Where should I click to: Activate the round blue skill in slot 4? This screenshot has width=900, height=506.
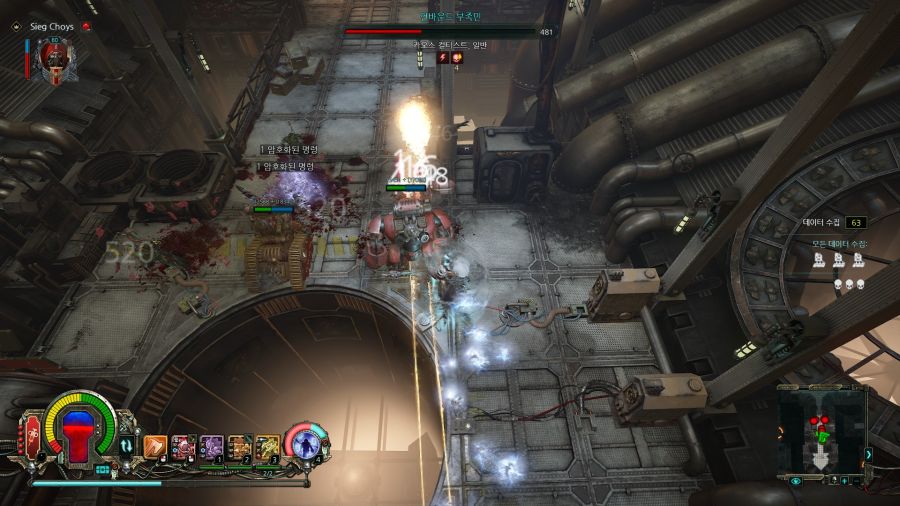(x=305, y=444)
